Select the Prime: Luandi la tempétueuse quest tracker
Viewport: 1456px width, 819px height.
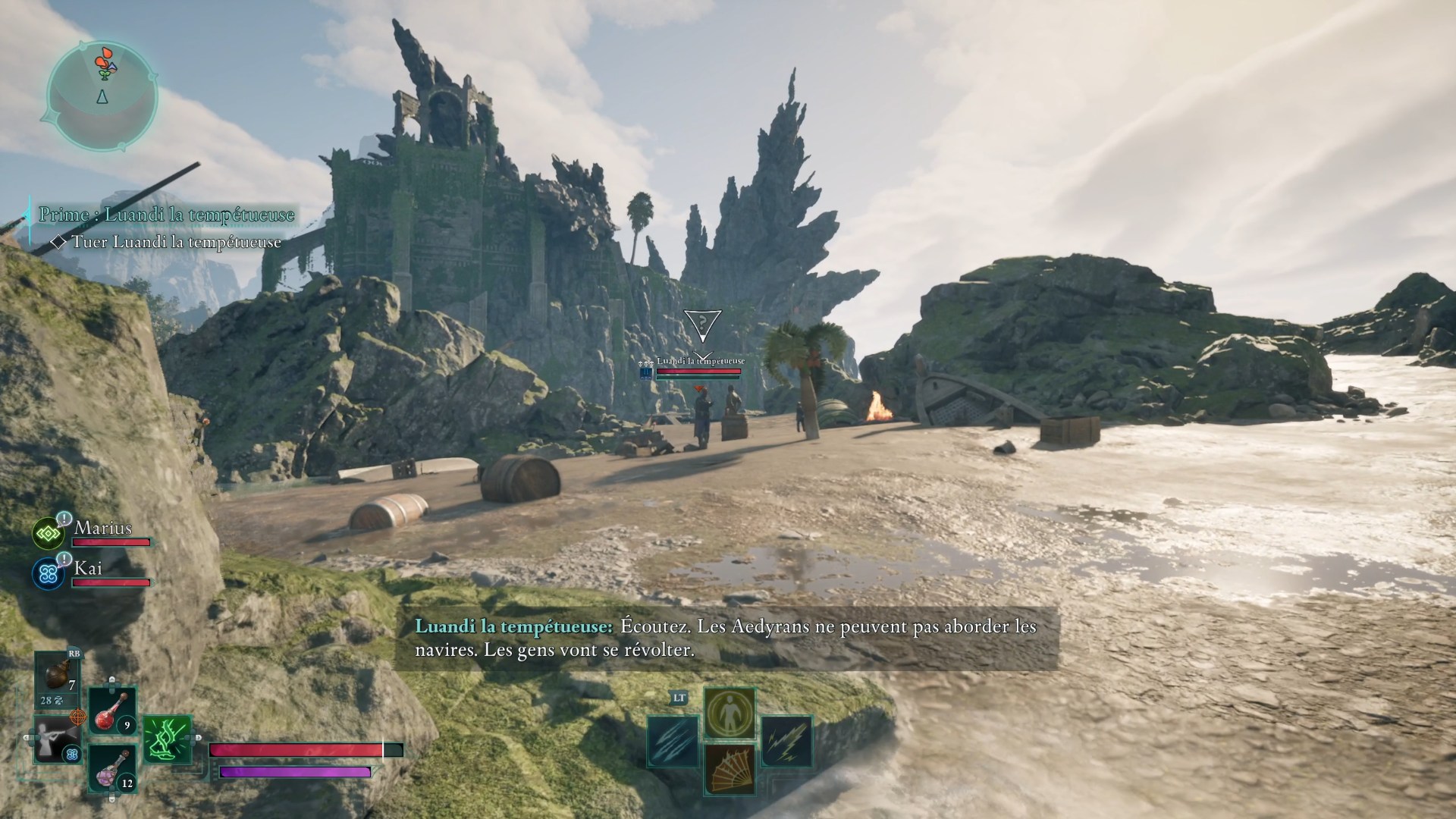166,215
